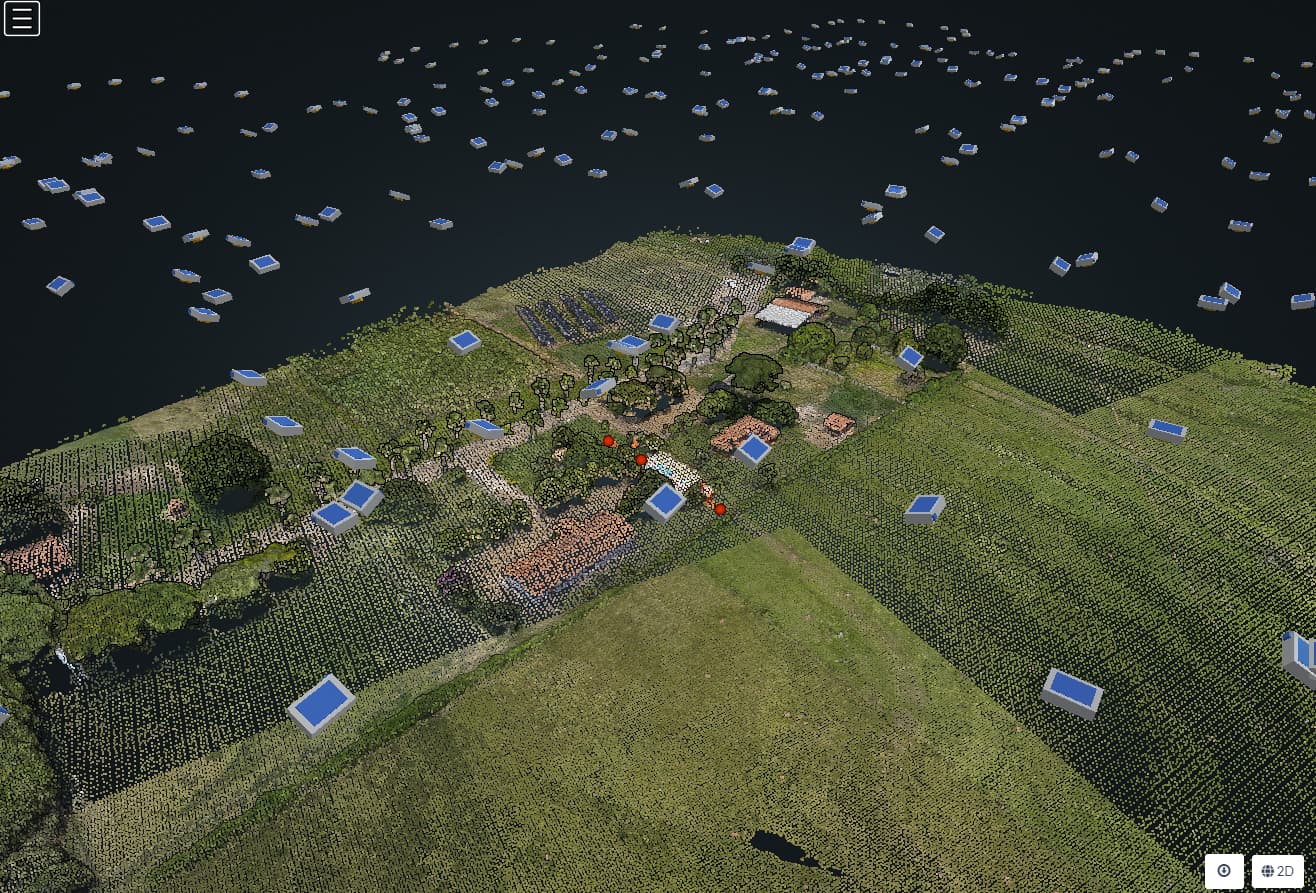Select the red marker on the walkway near trees
Viewport: 1316px width, 893px height.
(608, 440)
